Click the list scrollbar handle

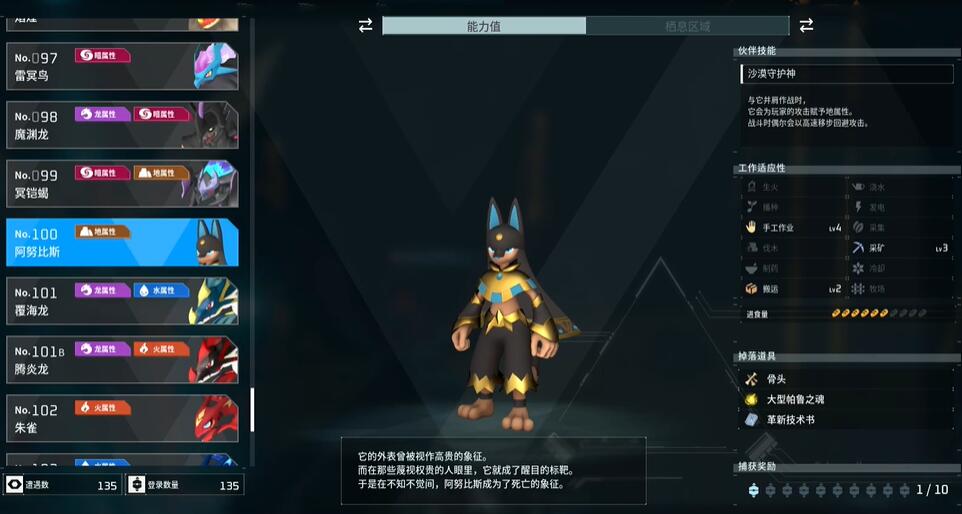tap(252, 410)
